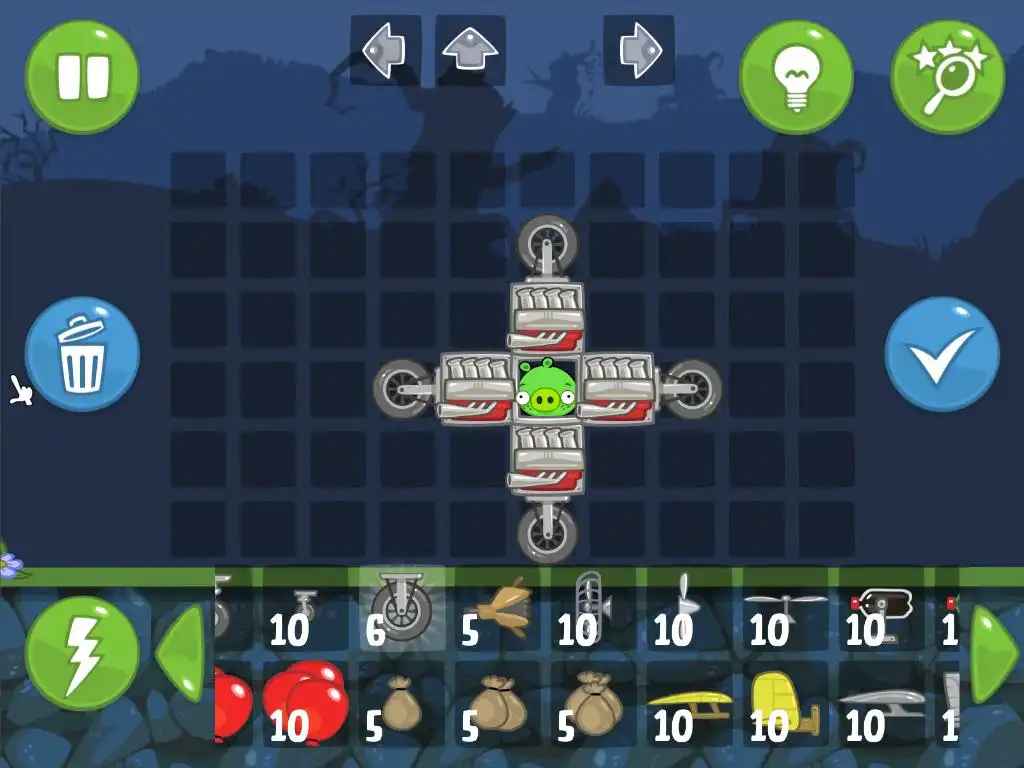Pause the game
Image resolution: width=1024 pixels, height=768 pixels.
click(x=82, y=77)
